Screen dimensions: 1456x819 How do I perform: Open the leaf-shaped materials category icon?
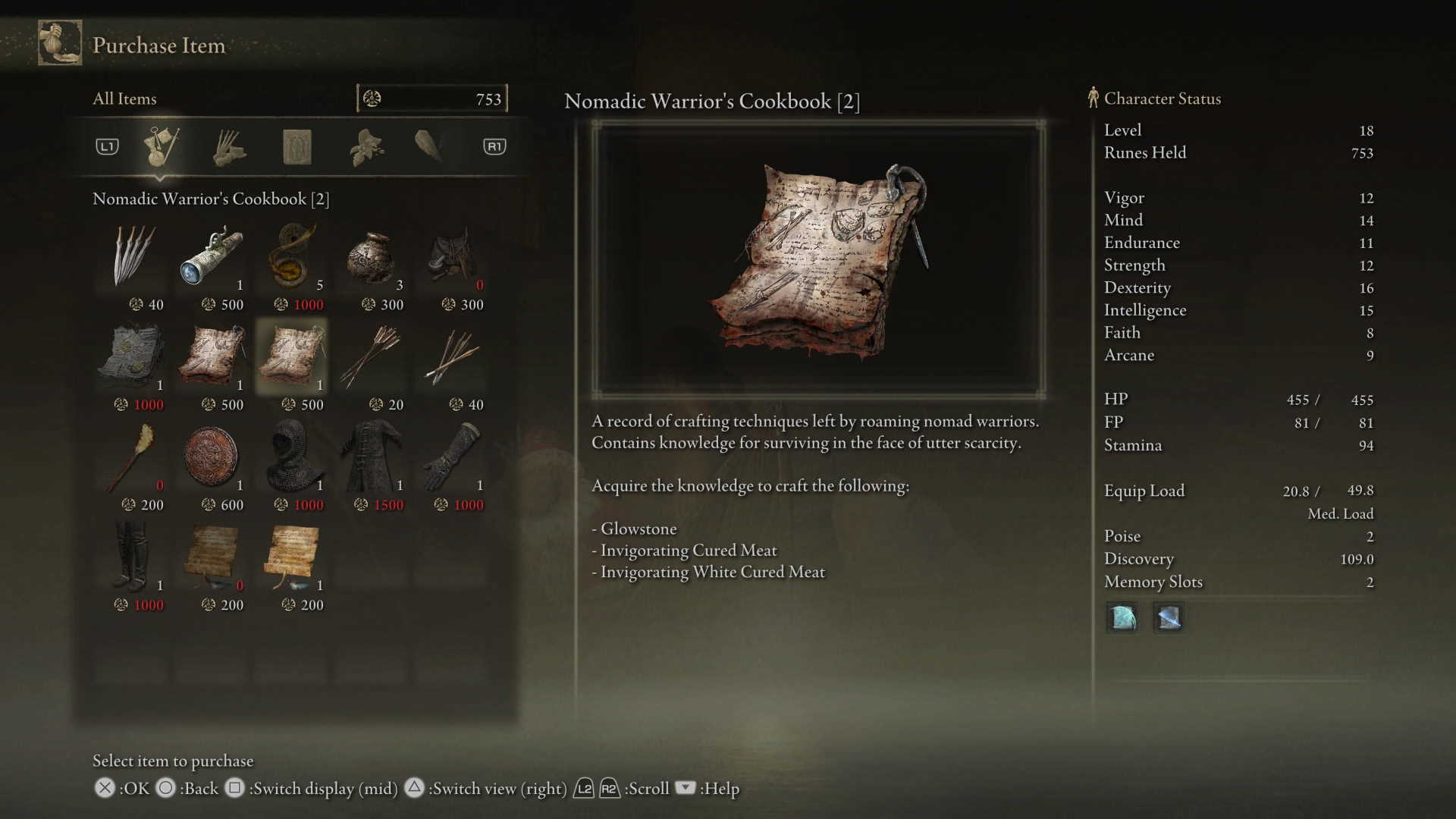point(364,146)
